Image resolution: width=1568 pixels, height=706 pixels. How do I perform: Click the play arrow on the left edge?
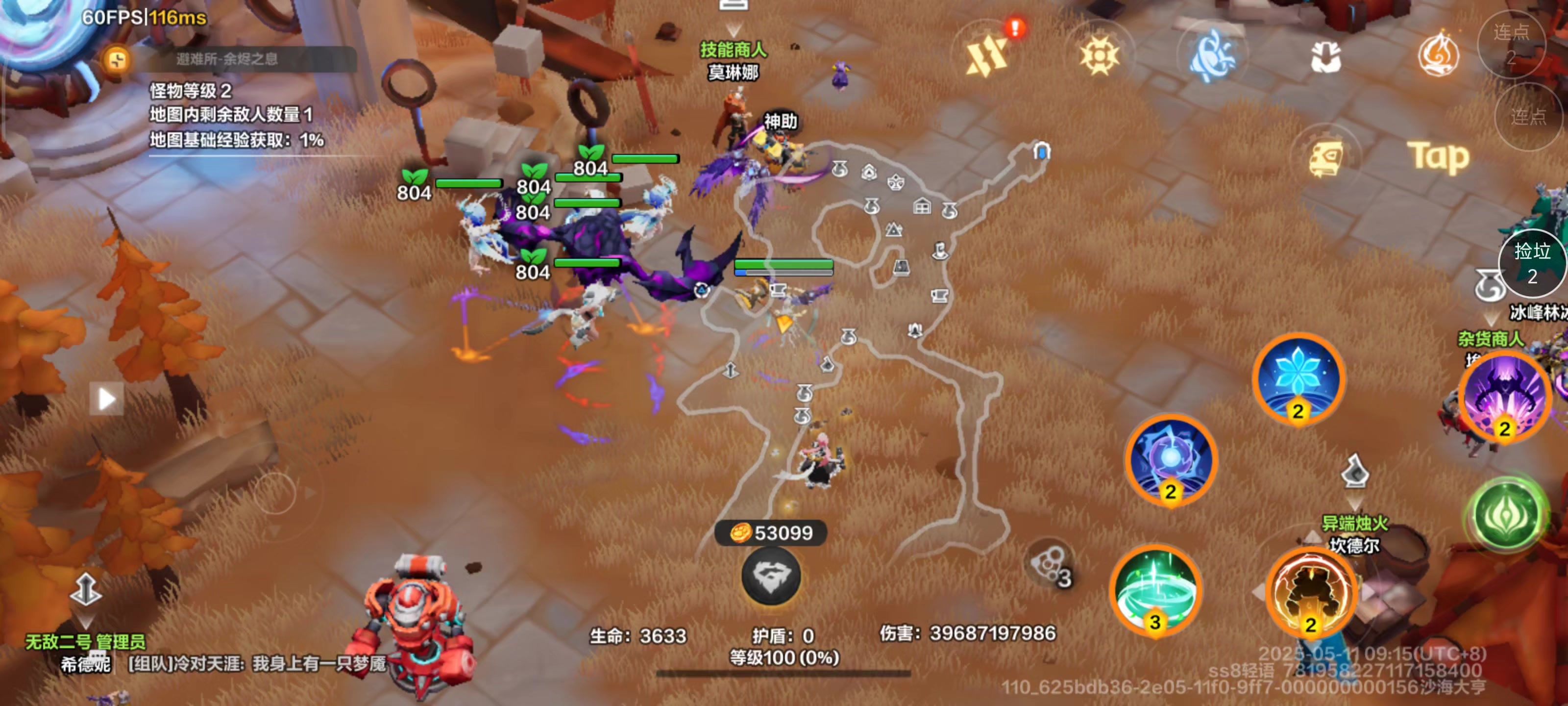tap(105, 399)
